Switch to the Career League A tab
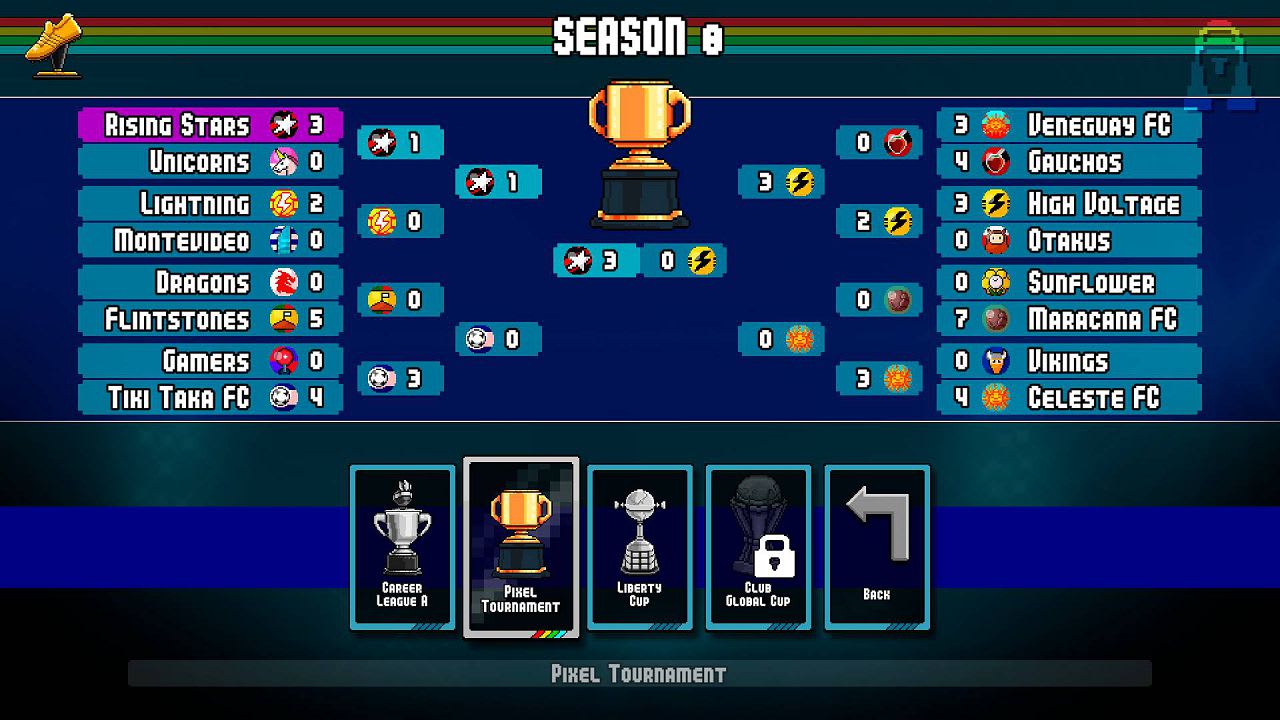This screenshot has width=1280, height=720. (x=402, y=545)
